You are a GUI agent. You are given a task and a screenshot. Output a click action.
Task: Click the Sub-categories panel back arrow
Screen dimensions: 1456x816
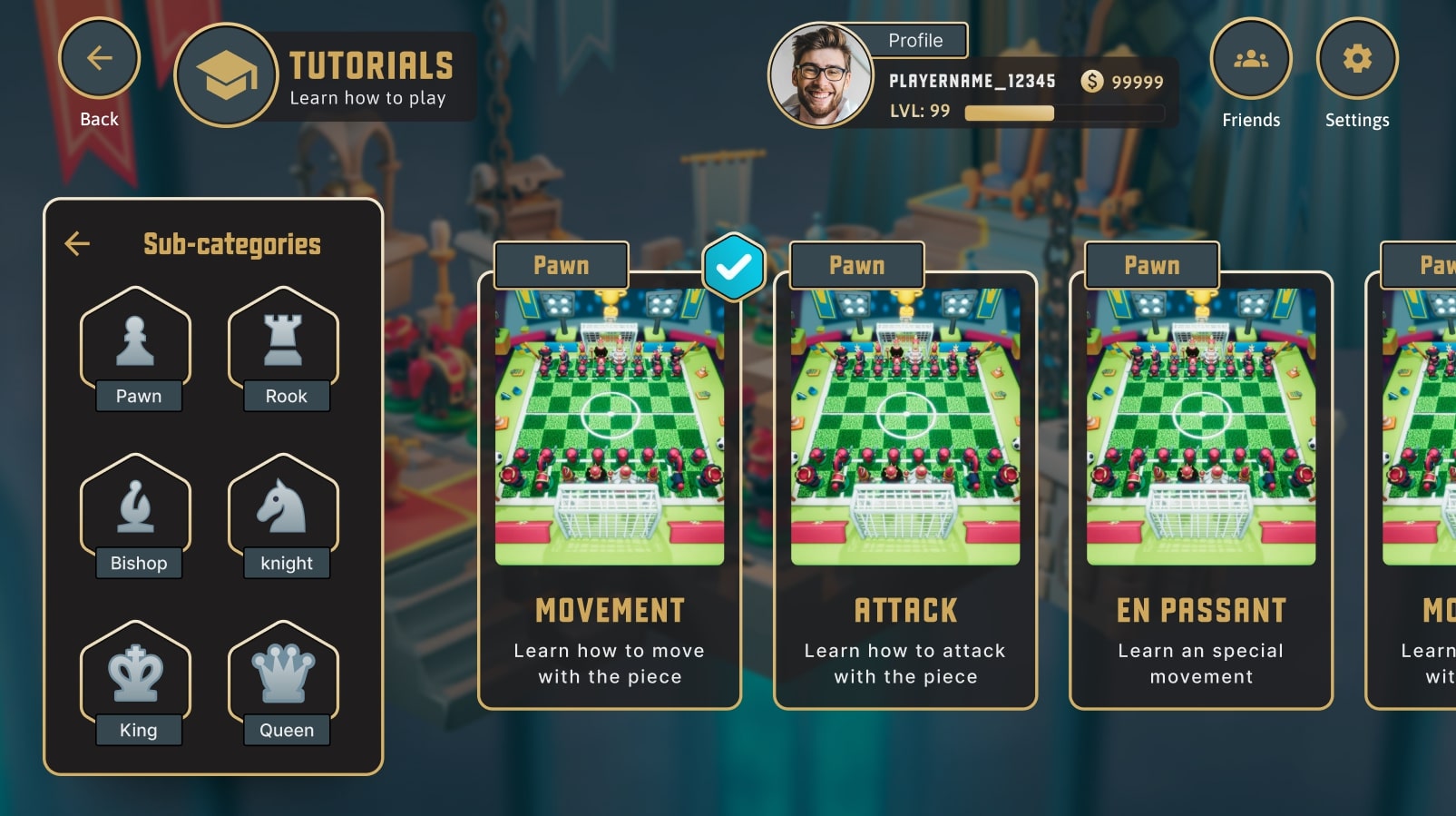pyautogui.click(x=78, y=243)
